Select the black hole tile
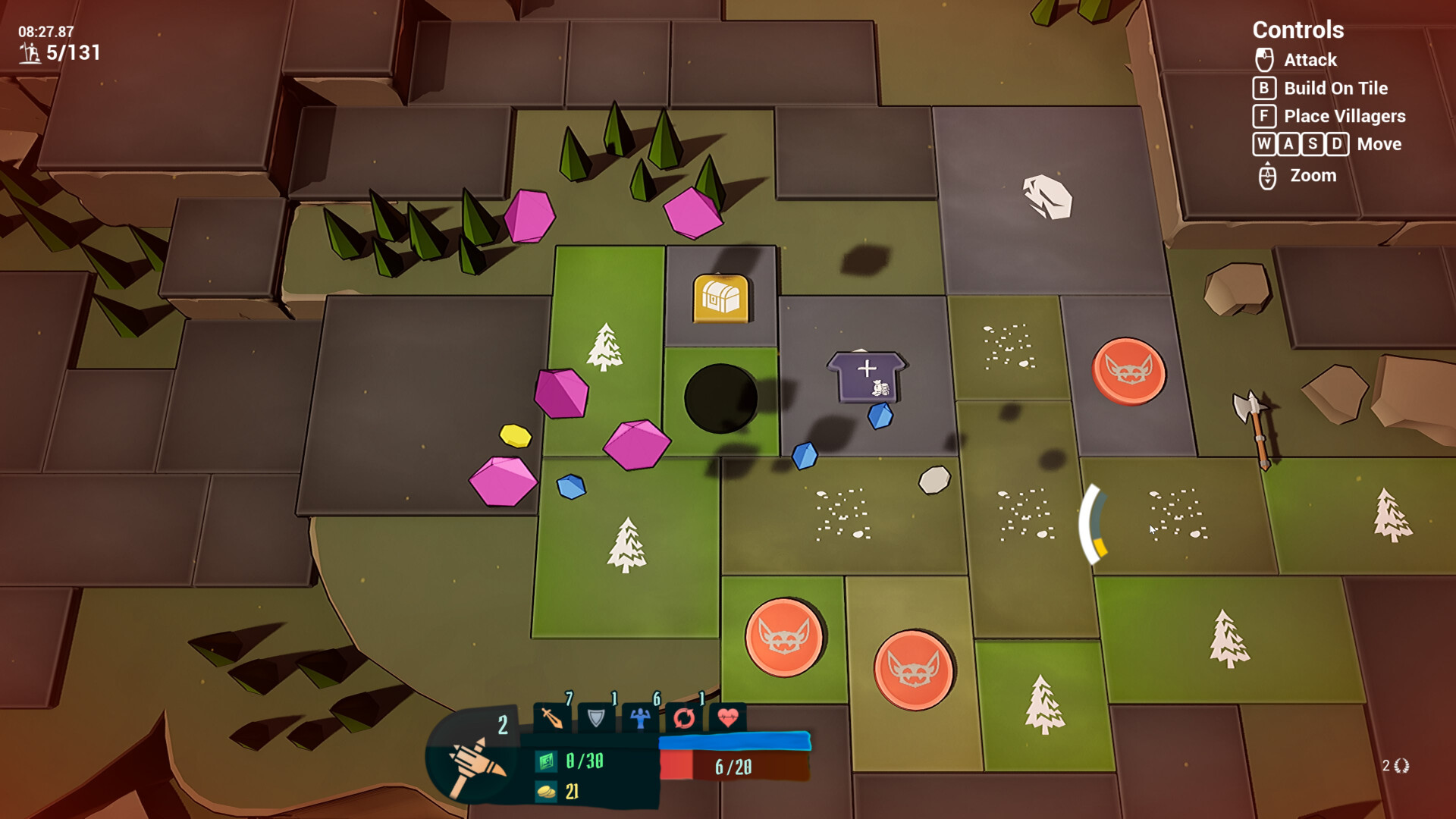The image size is (1456, 819). [x=720, y=398]
